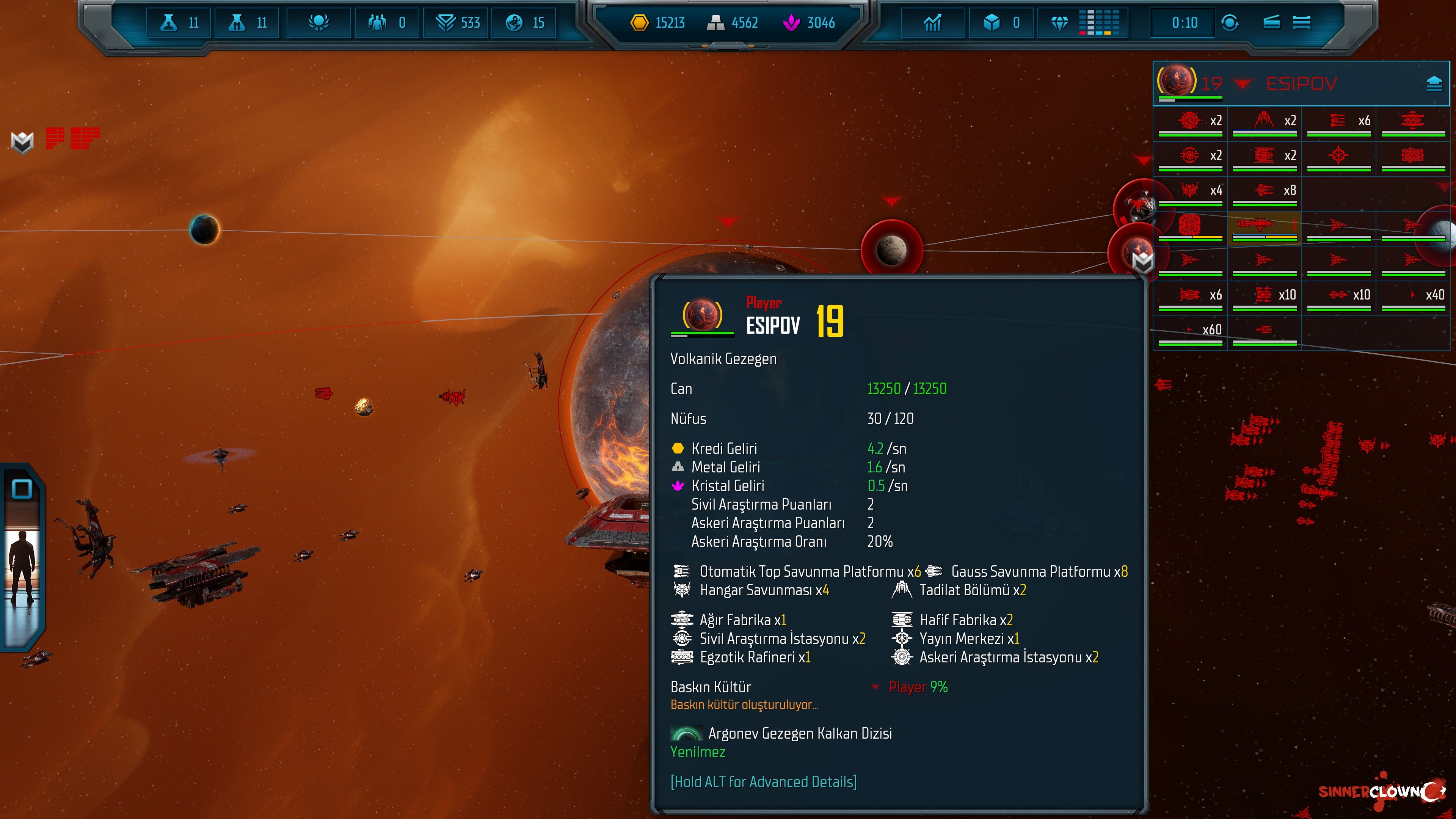Open the military research flask button
Viewport: 1456px width, 819px height.
pyautogui.click(x=247, y=23)
